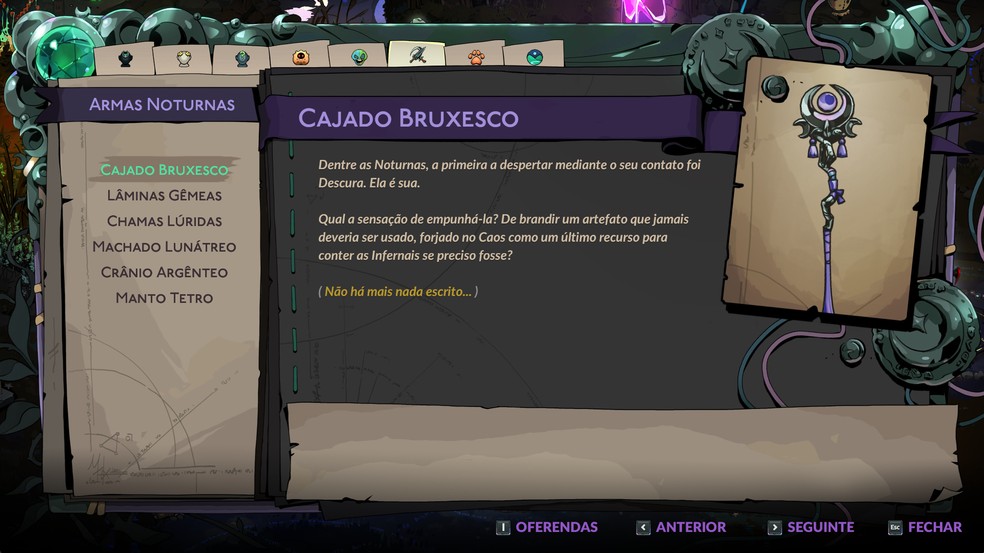Open the Manto Tetro entry
This screenshot has height=553, width=984.
164,298
